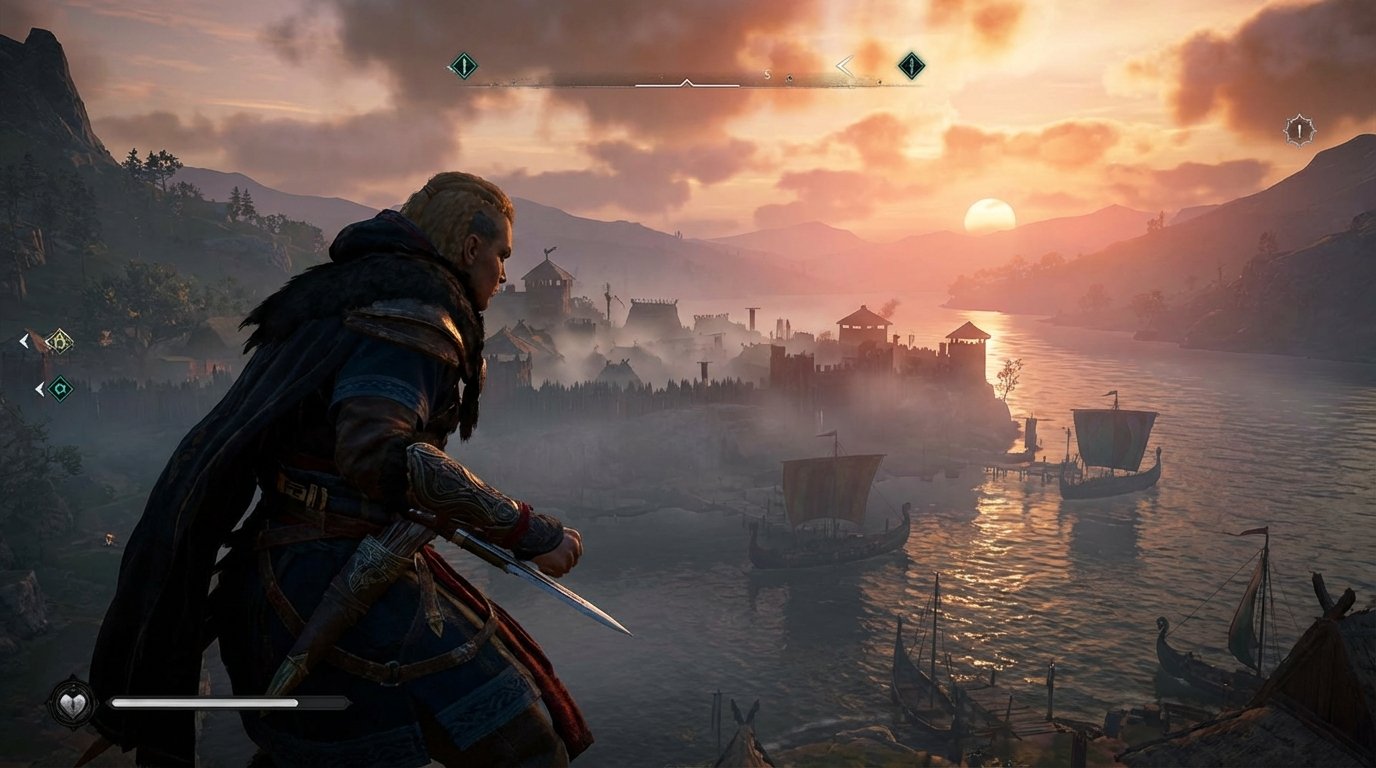
Task: Click the teal objective diamond icon
Action: click(x=62, y=388)
